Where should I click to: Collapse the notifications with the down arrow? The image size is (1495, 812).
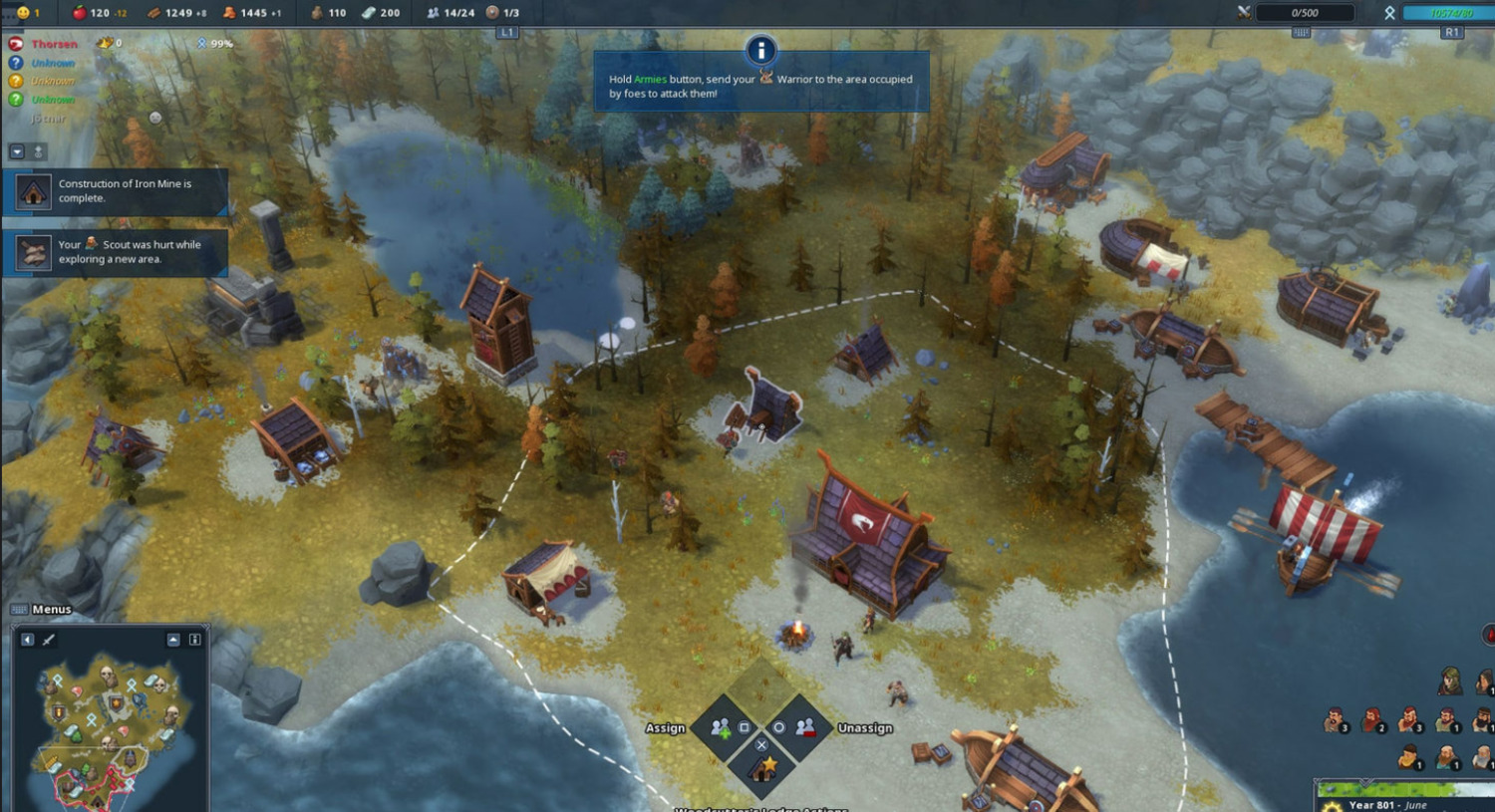pyautogui.click(x=17, y=151)
